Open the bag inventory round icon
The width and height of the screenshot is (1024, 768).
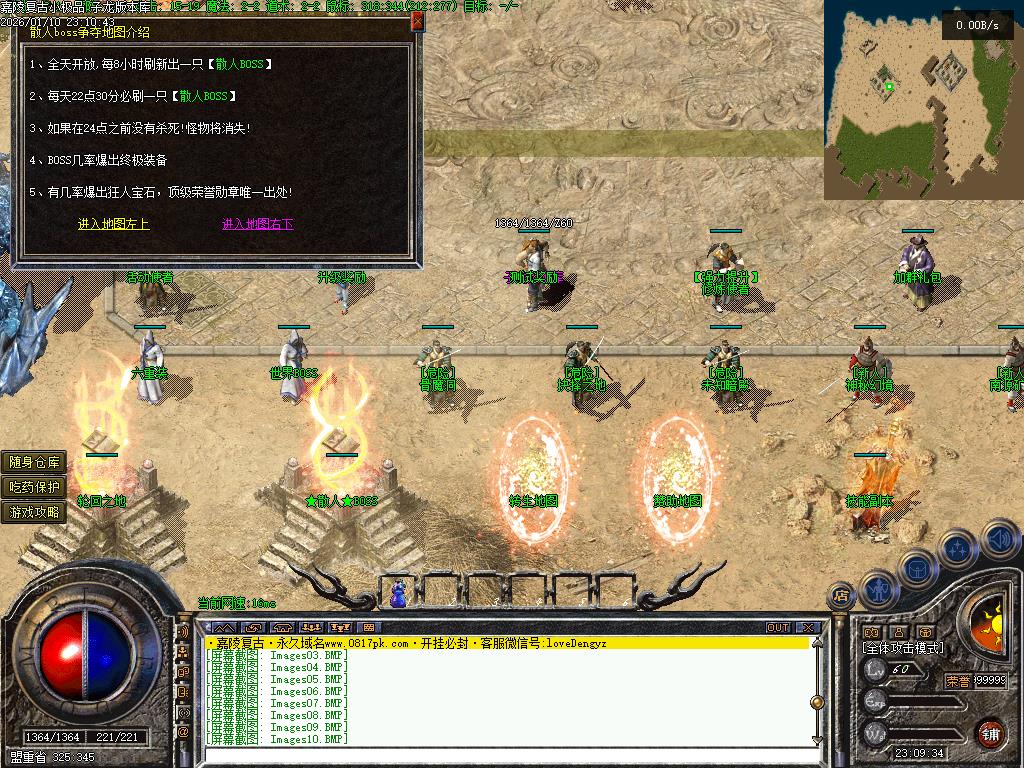pos(917,567)
